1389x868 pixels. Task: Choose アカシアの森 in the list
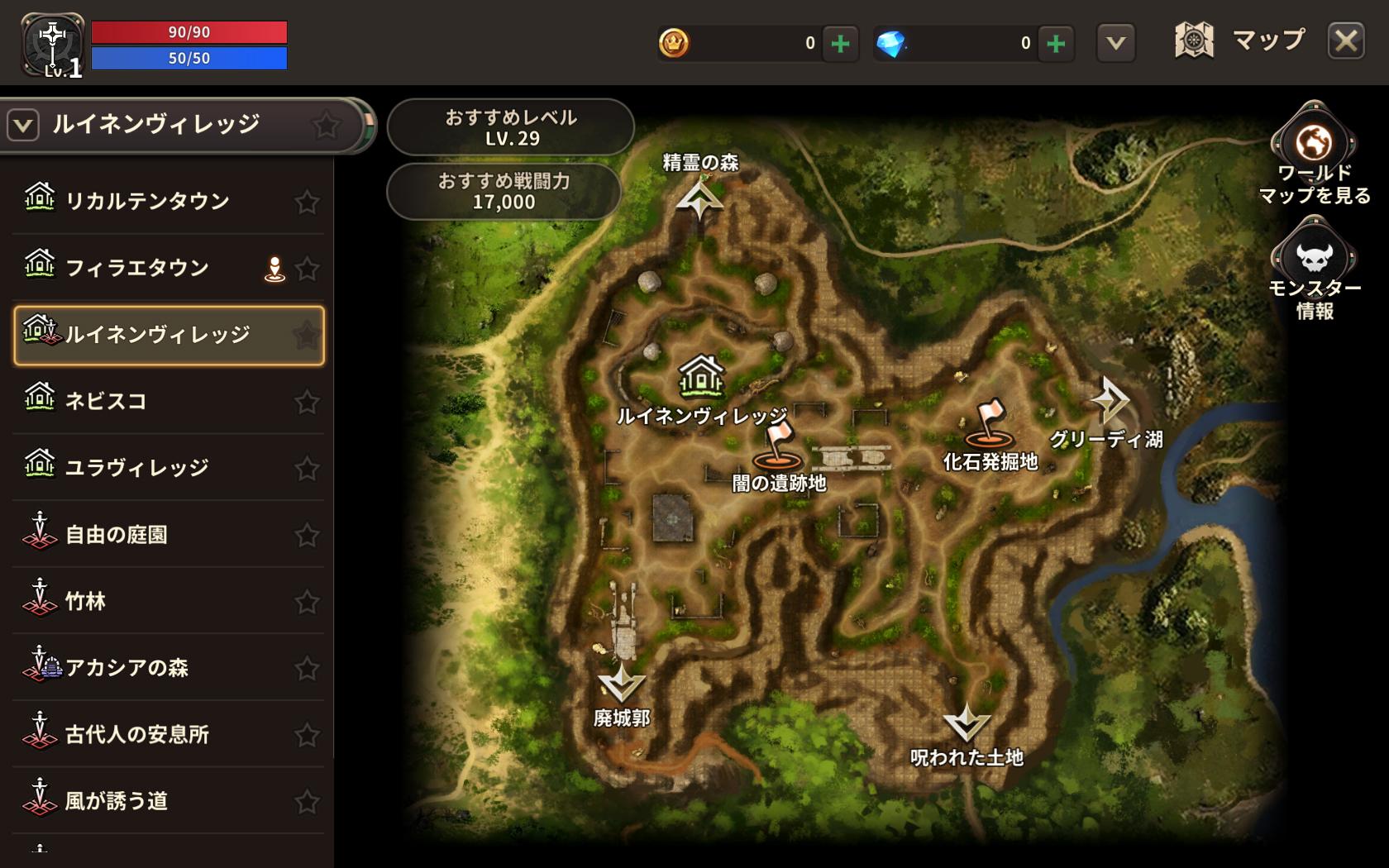pyautogui.click(x=126, y=668)
